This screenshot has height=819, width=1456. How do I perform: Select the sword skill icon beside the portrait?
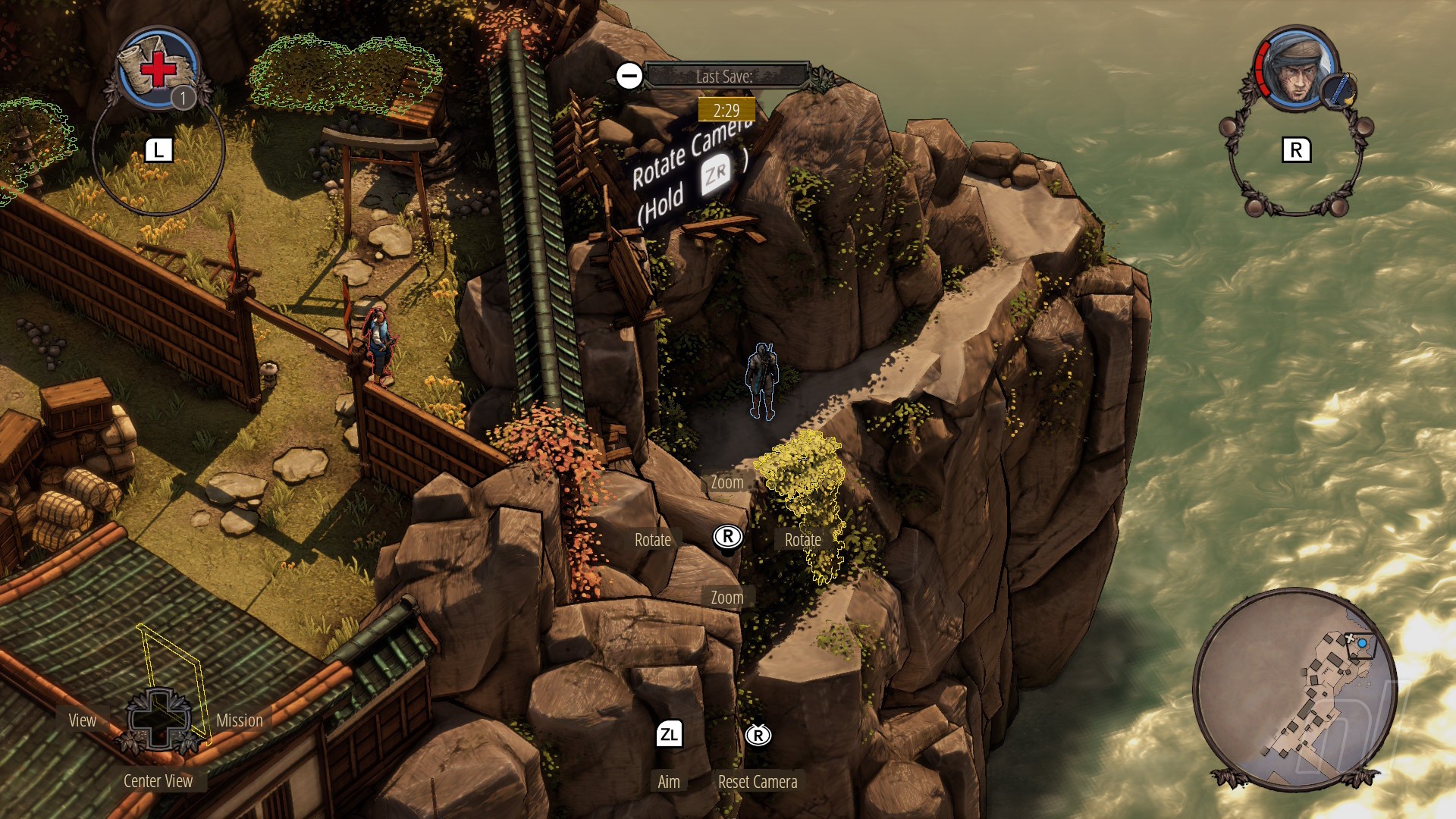pos(1339,91)
